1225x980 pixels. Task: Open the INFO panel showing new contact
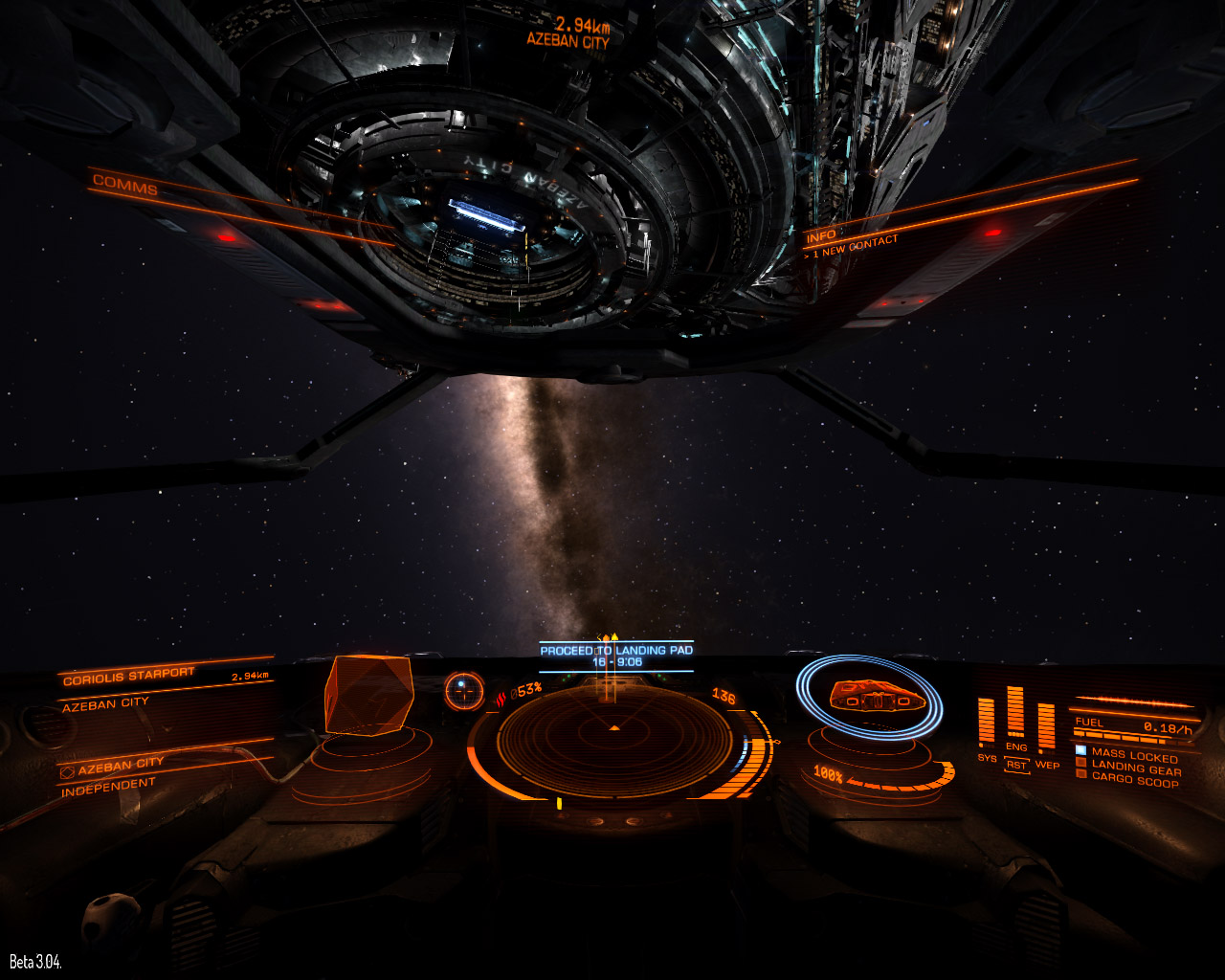tap(821, 235)
